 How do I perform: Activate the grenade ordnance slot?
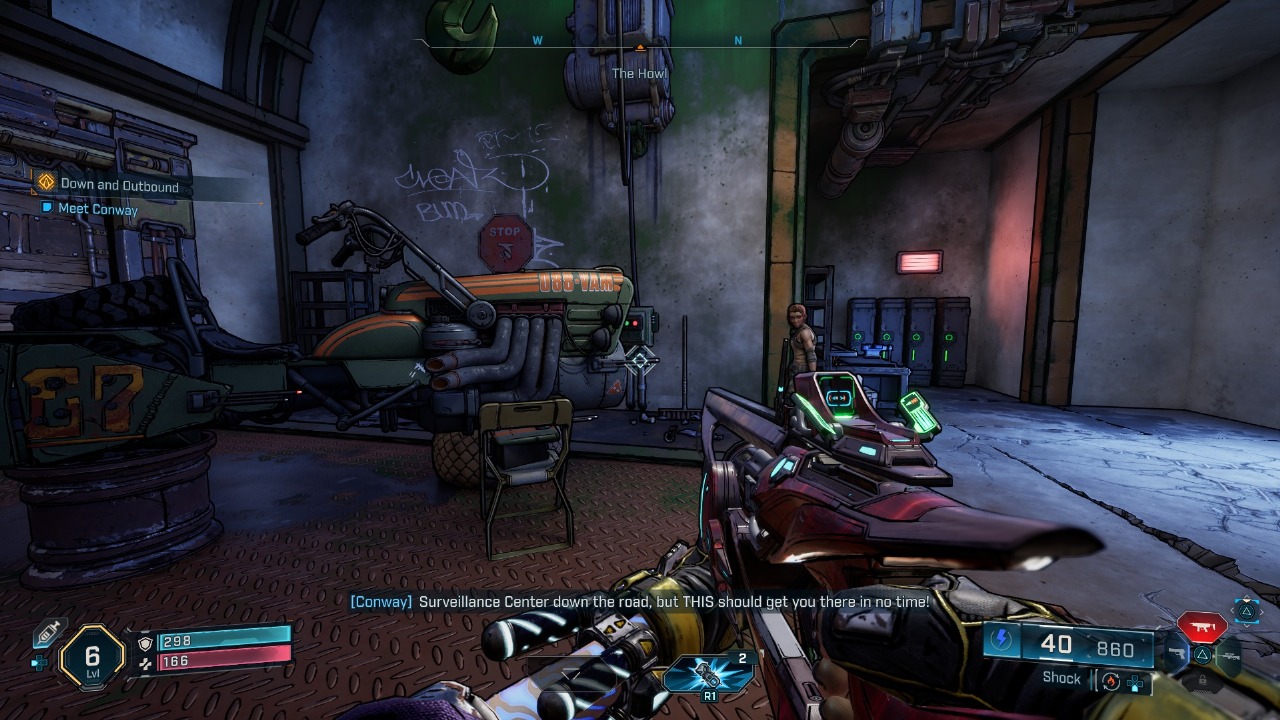coord(709,676)
